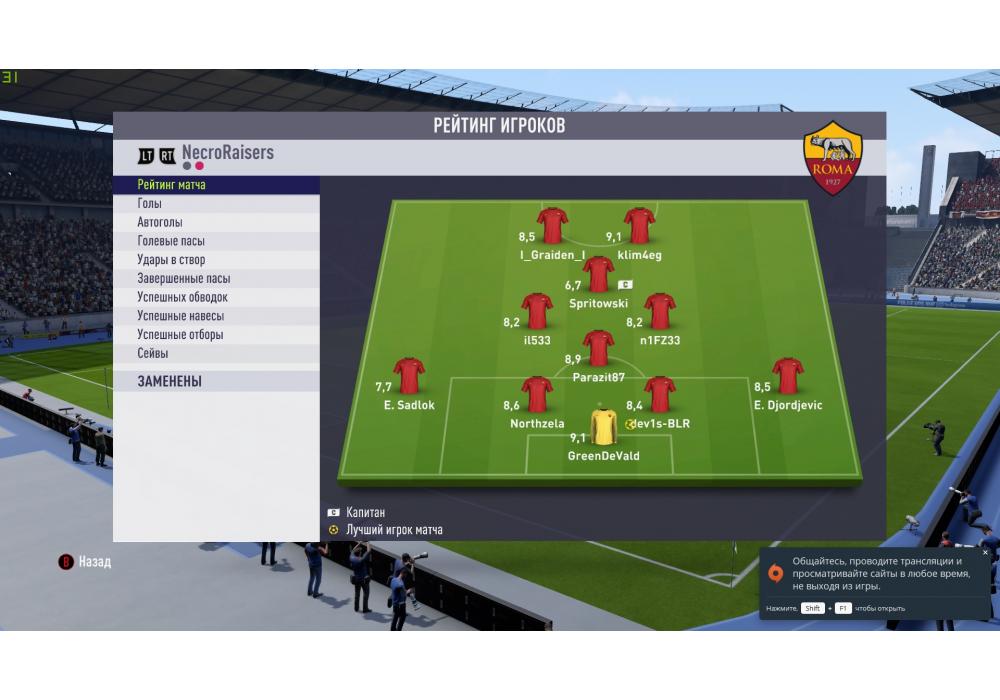Select defender E. Sadlok
Viewport: 1000px width, 700px height.
point(409,377)
